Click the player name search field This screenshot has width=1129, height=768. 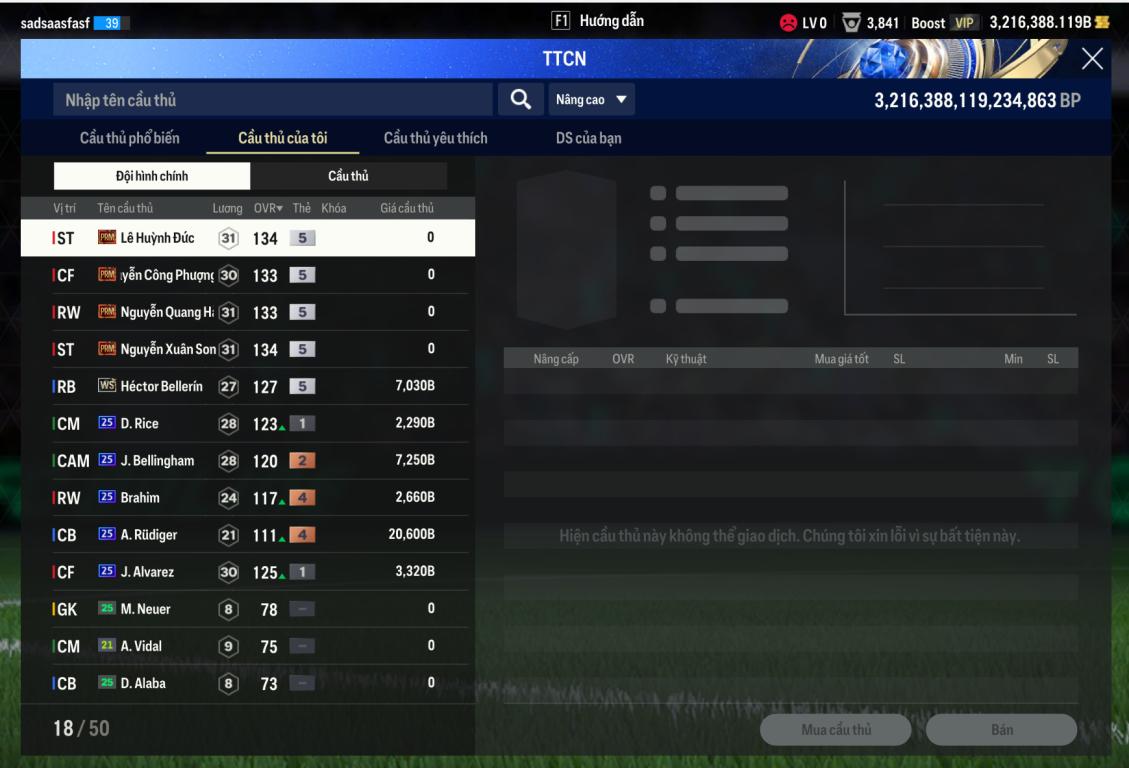tap(272, 100)
